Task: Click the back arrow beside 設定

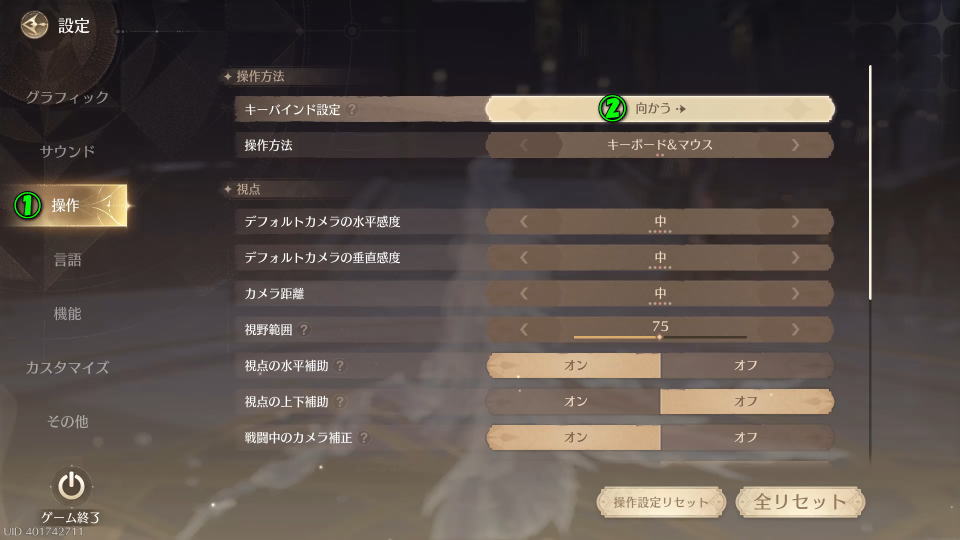Action: 35,25
